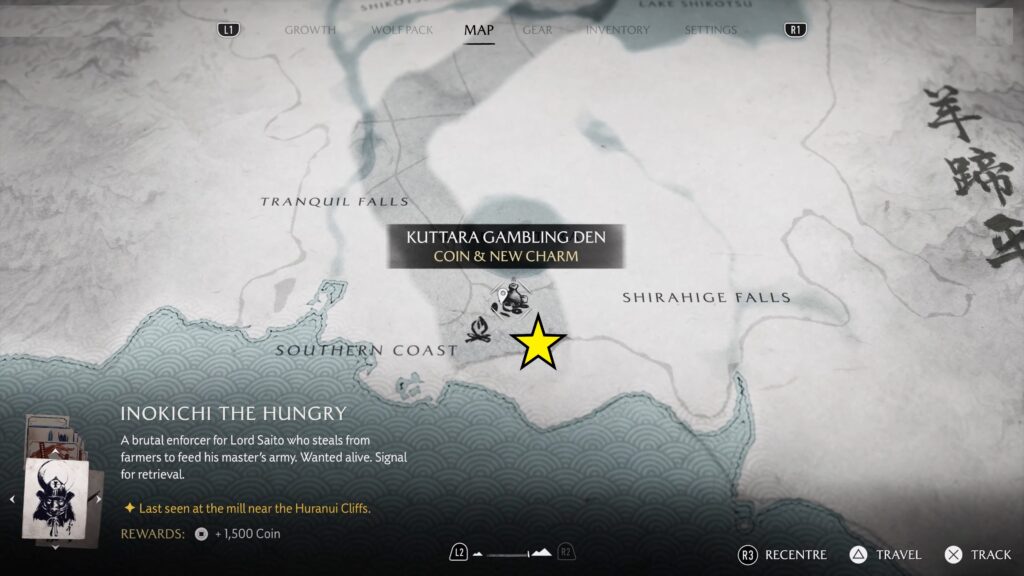Click the up arrow above the bounty card
This screenshot has width=1024, height=576.
click(x=55, y=451)
